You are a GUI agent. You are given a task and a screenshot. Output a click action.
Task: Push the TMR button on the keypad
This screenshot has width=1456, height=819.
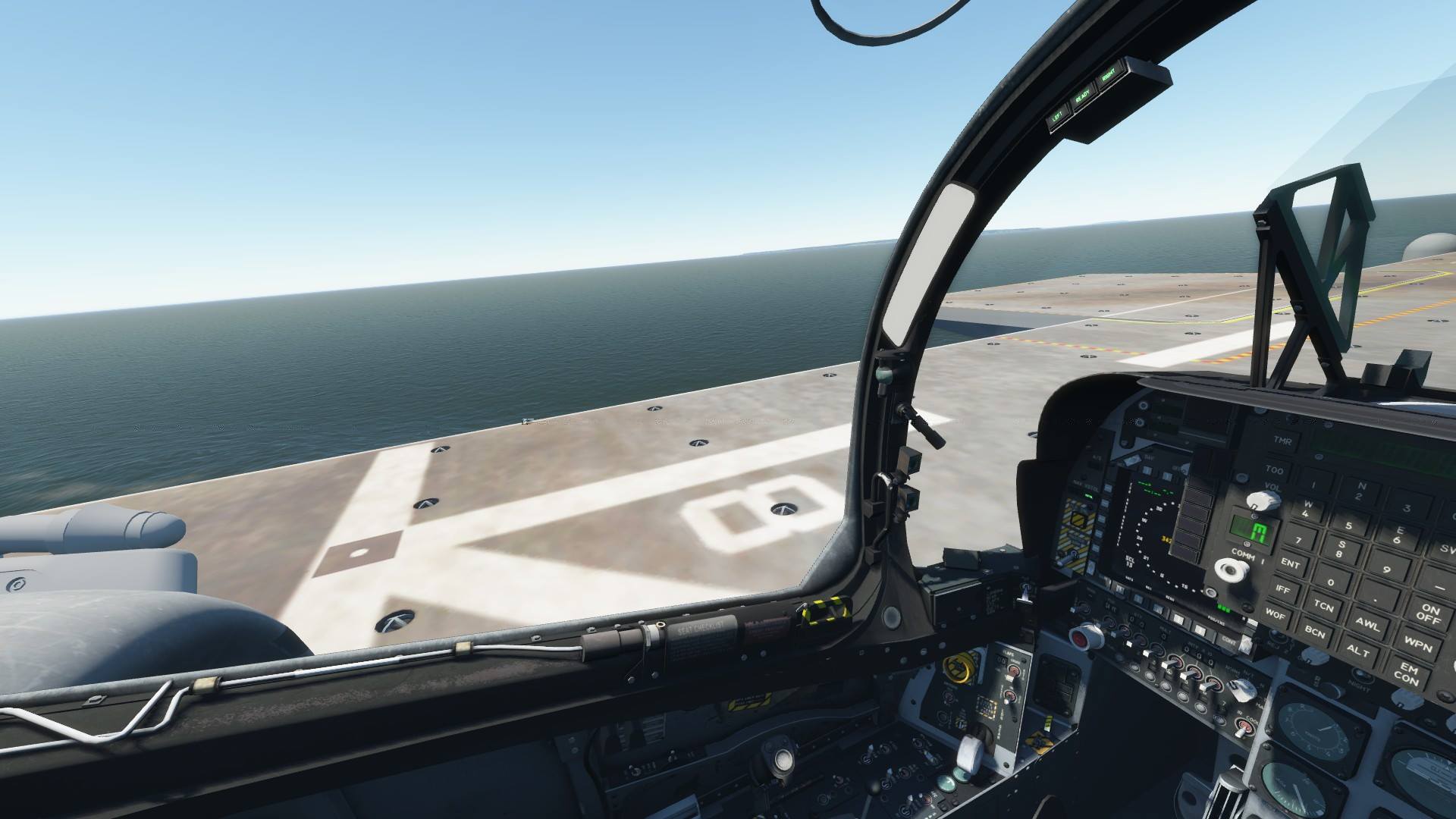tap(1283, 441)
